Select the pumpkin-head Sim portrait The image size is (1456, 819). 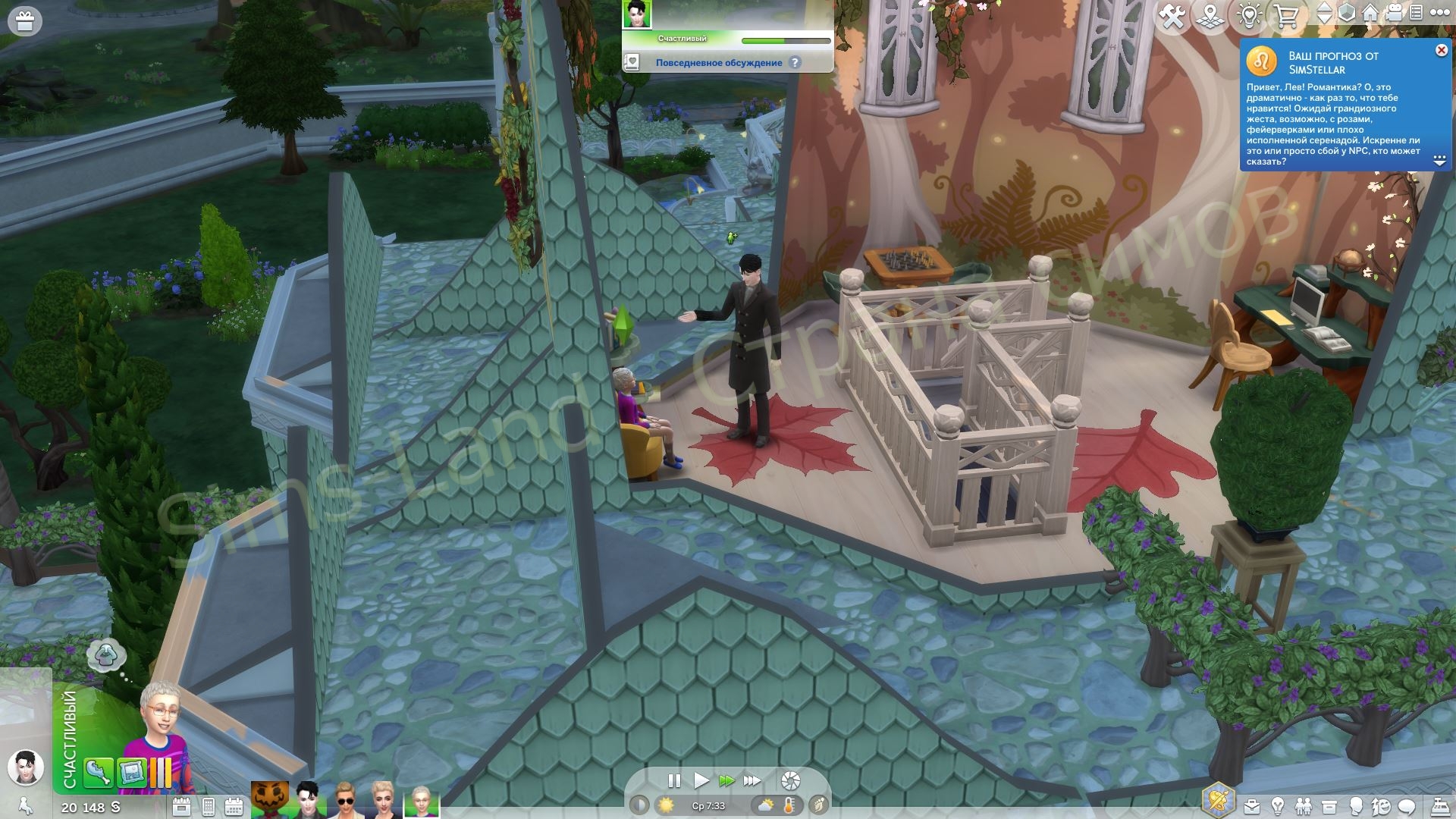point(270,800)
